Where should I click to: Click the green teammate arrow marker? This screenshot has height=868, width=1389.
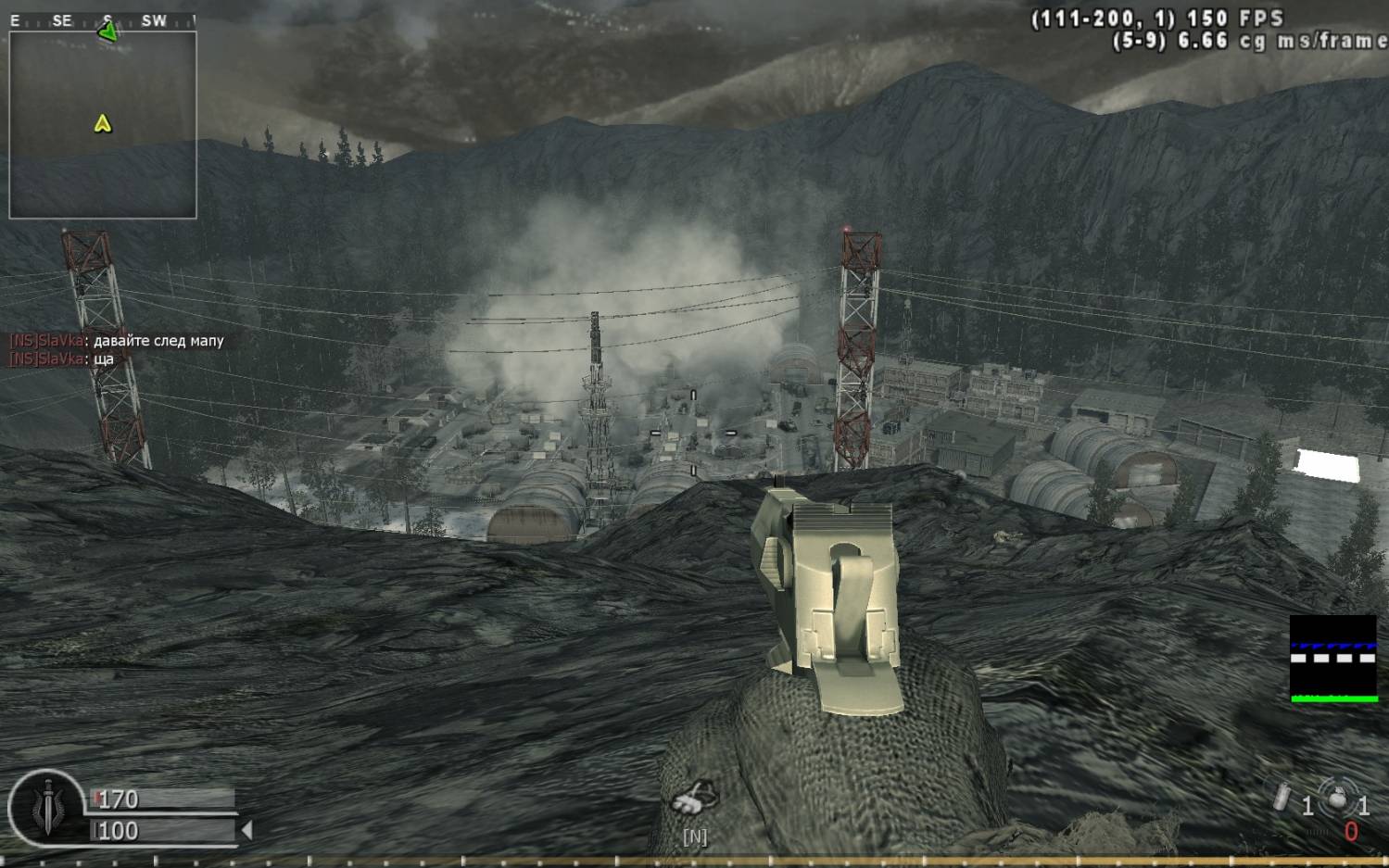click(107, 32)
